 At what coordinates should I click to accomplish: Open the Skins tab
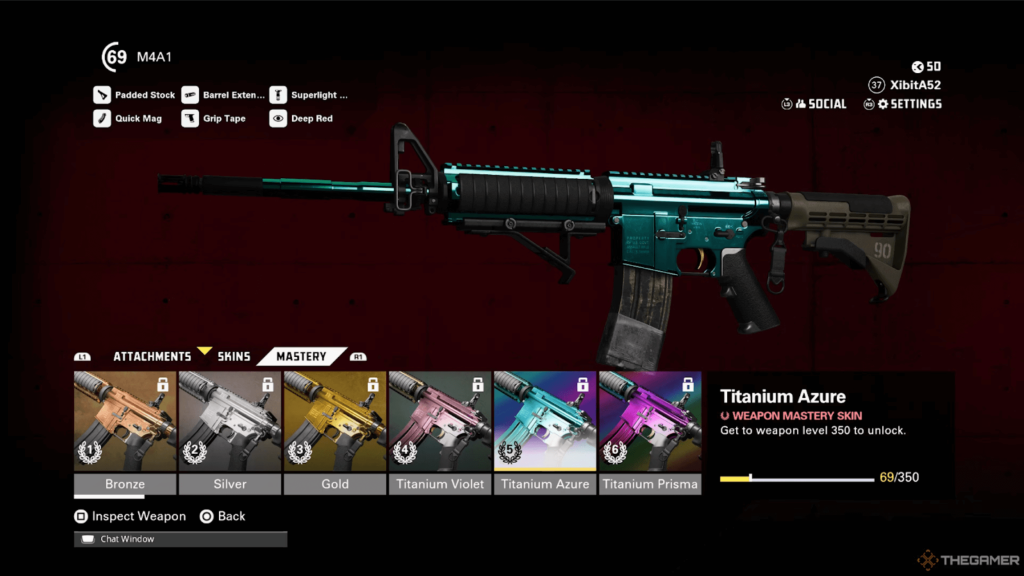click(x=234, y=356)
